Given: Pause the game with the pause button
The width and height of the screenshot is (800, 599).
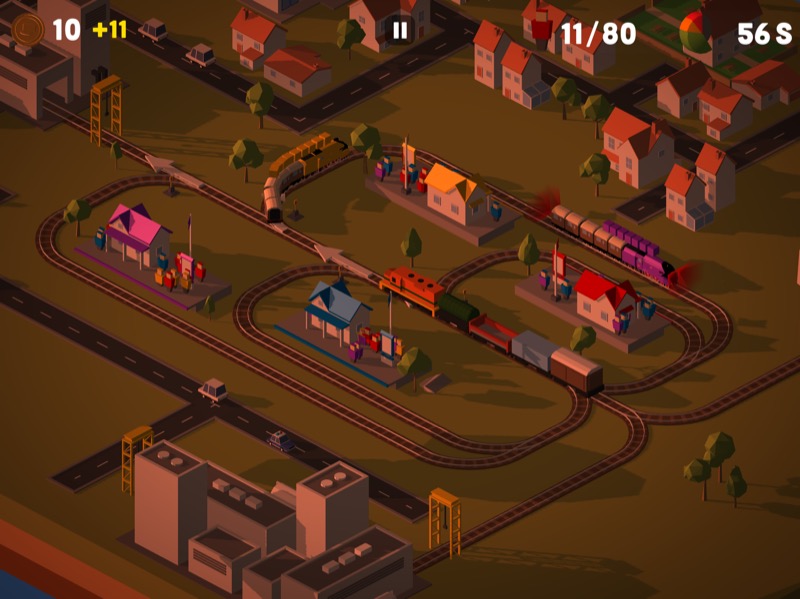Looking at the screenshot, I should [x=400, y=30].
